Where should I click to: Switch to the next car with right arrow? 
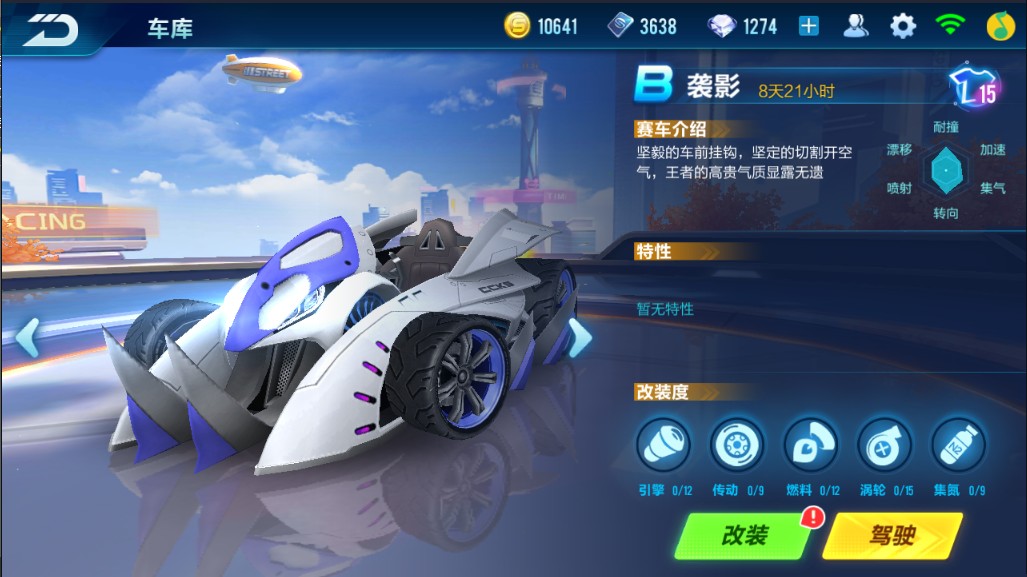tap(580, 338)
